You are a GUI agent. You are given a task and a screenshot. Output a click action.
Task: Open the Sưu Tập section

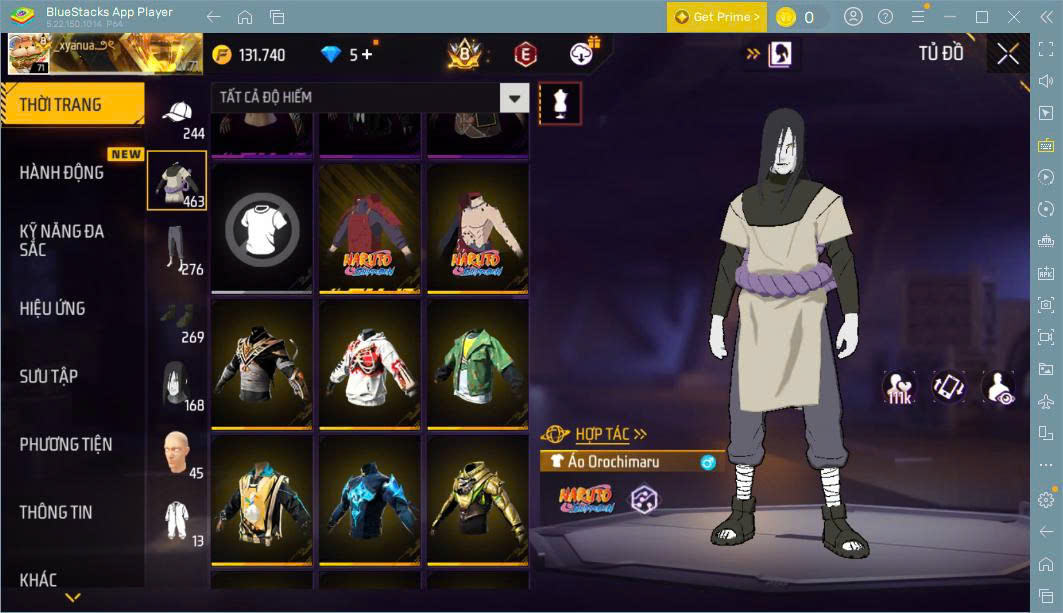(48, 377)
